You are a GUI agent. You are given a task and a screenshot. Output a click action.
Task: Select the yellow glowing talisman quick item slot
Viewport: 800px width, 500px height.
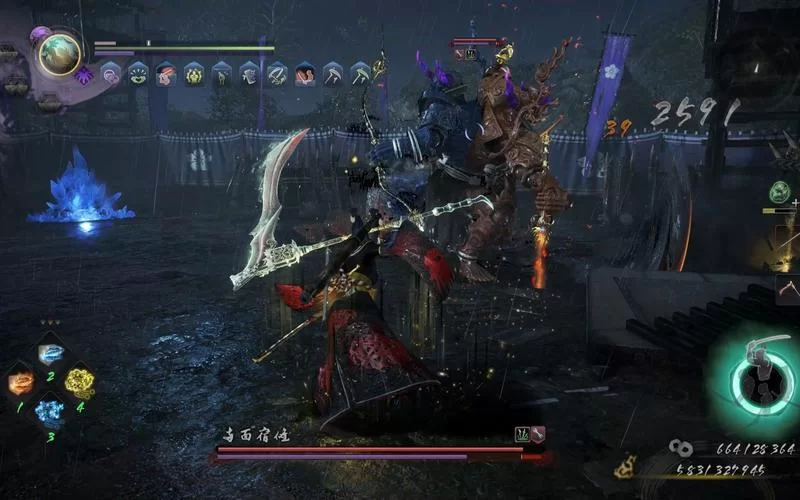click(79, 381)
